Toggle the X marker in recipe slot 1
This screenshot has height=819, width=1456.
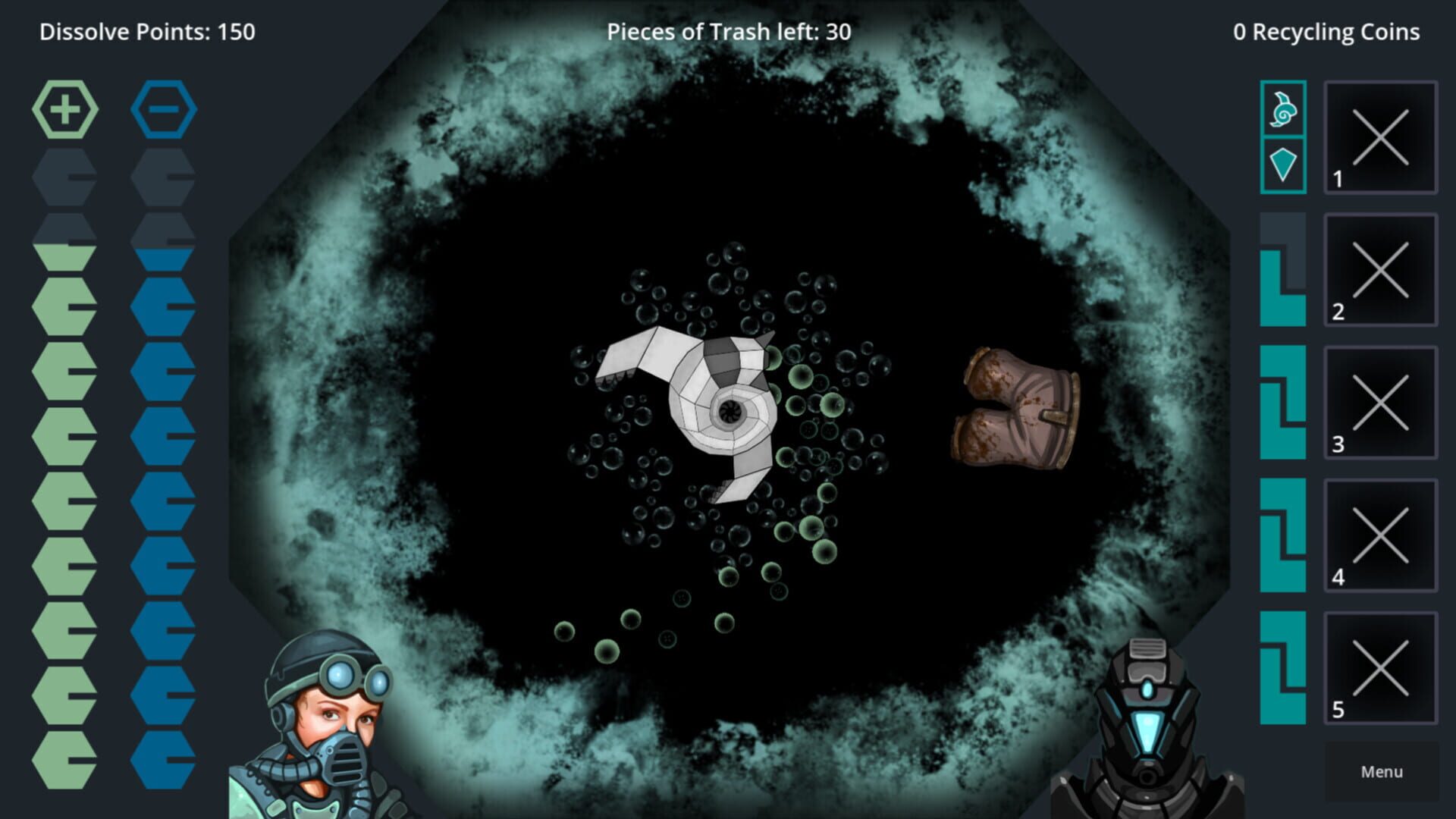pos(1382,135)
